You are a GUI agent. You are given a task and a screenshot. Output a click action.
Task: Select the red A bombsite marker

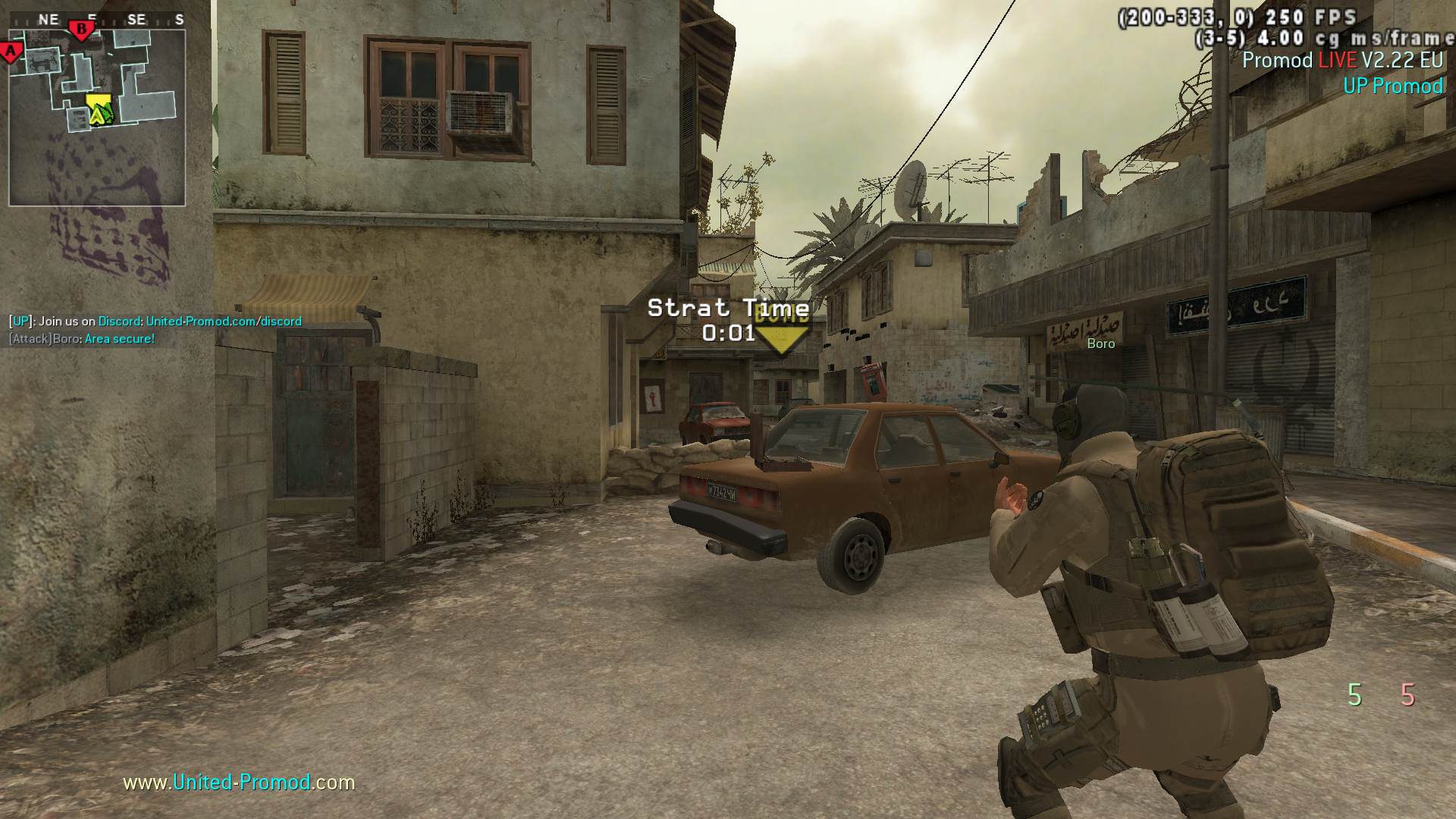(11, 52)
